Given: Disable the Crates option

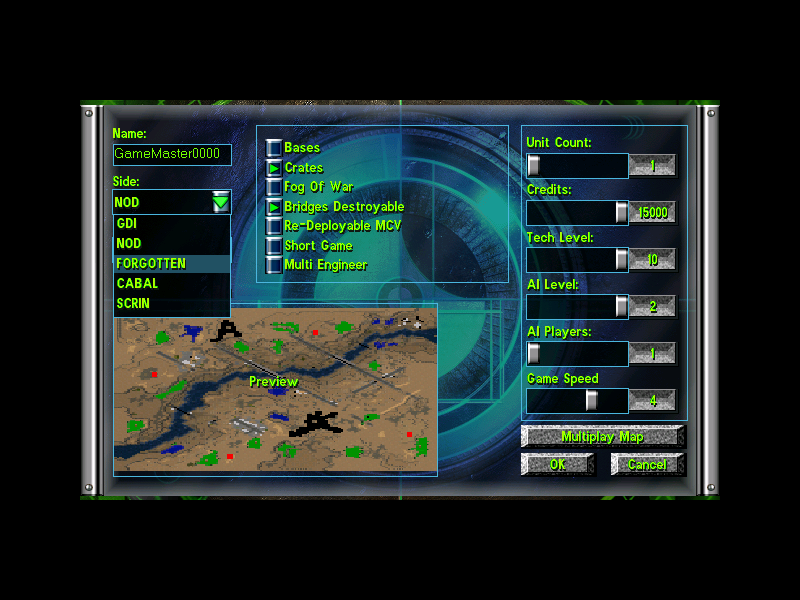Looking at the screenshot, I should pyautogui.click(x=273, y=168).
